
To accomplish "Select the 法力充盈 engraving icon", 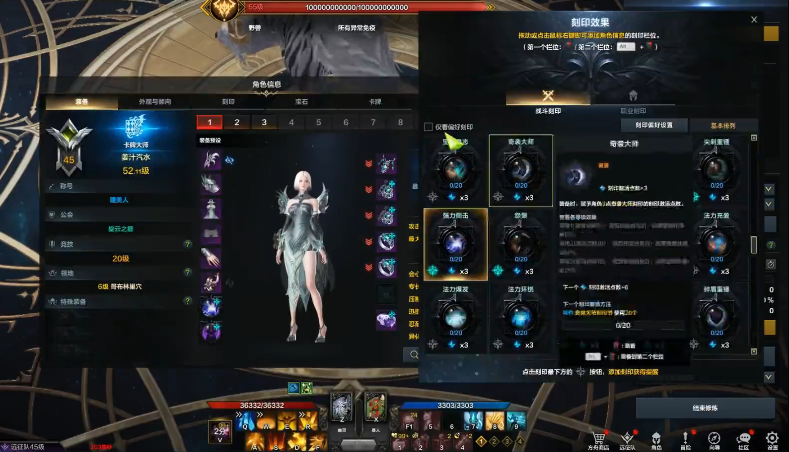I will pyautogui.click(x=715, y=243).
